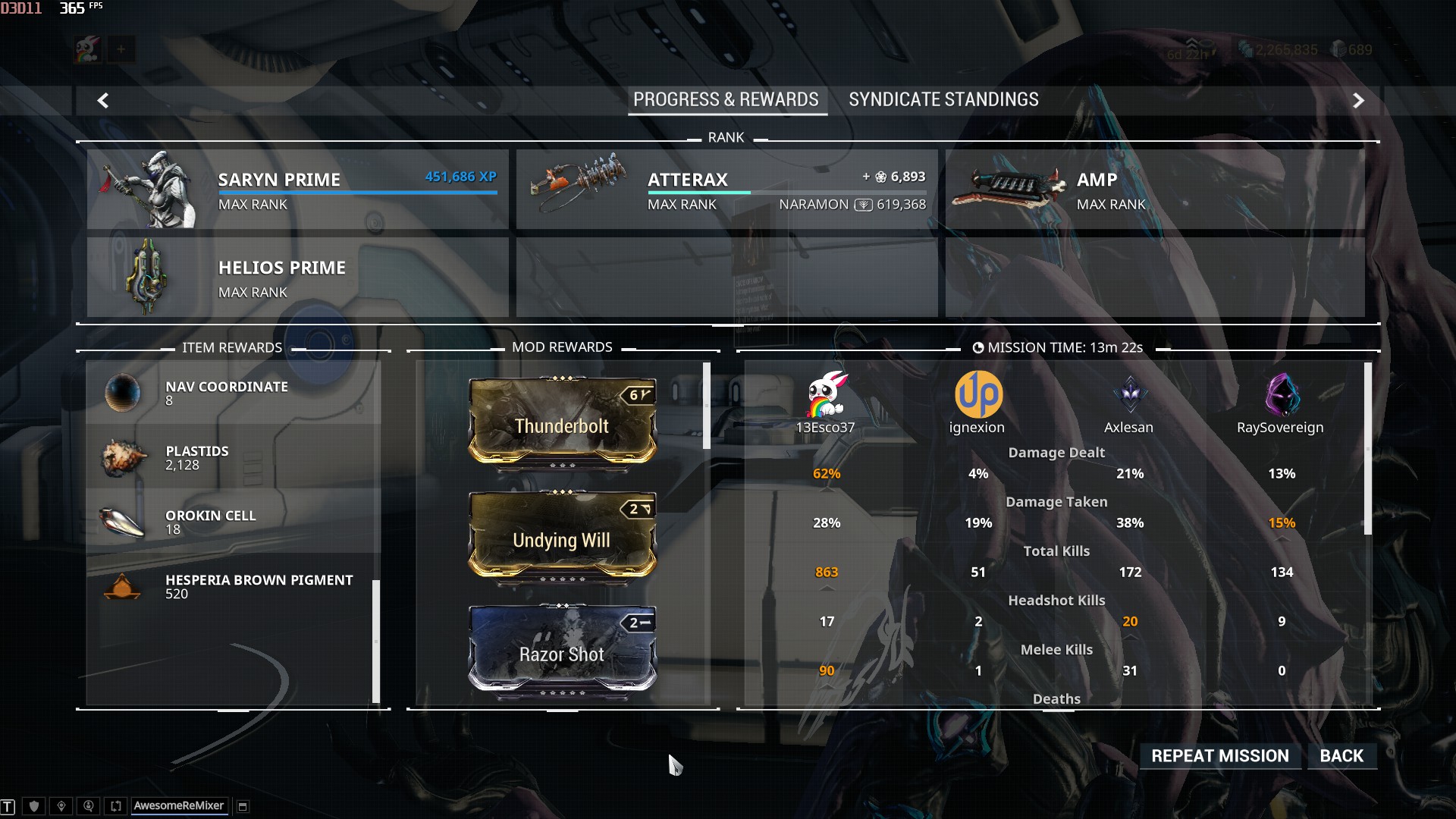Open the AwesomeReMixer chat tab
This screenshot has height=819, width=1456.
pos(178,806)
